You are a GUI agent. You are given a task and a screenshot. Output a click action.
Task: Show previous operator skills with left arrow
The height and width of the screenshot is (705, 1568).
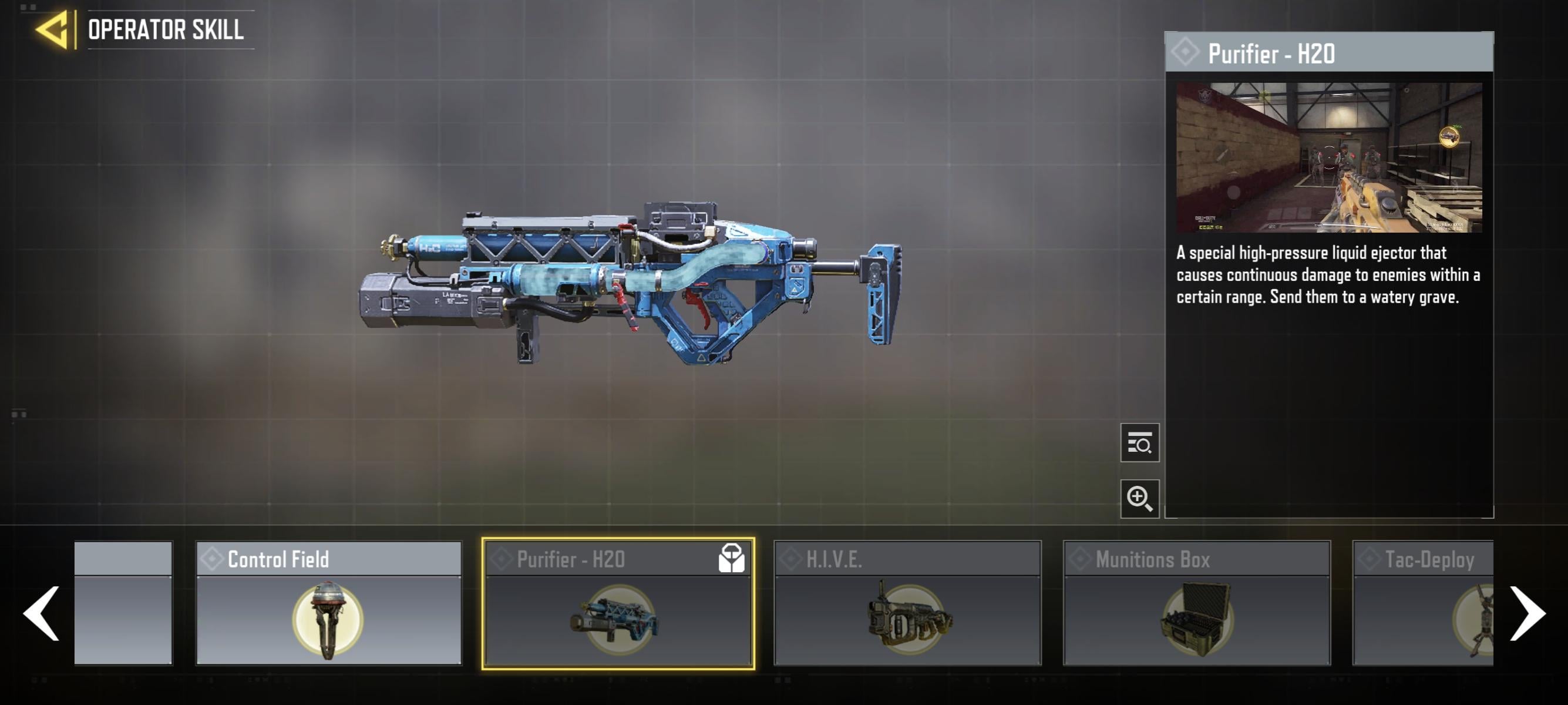pyautogui.click(x=41, y=613)
